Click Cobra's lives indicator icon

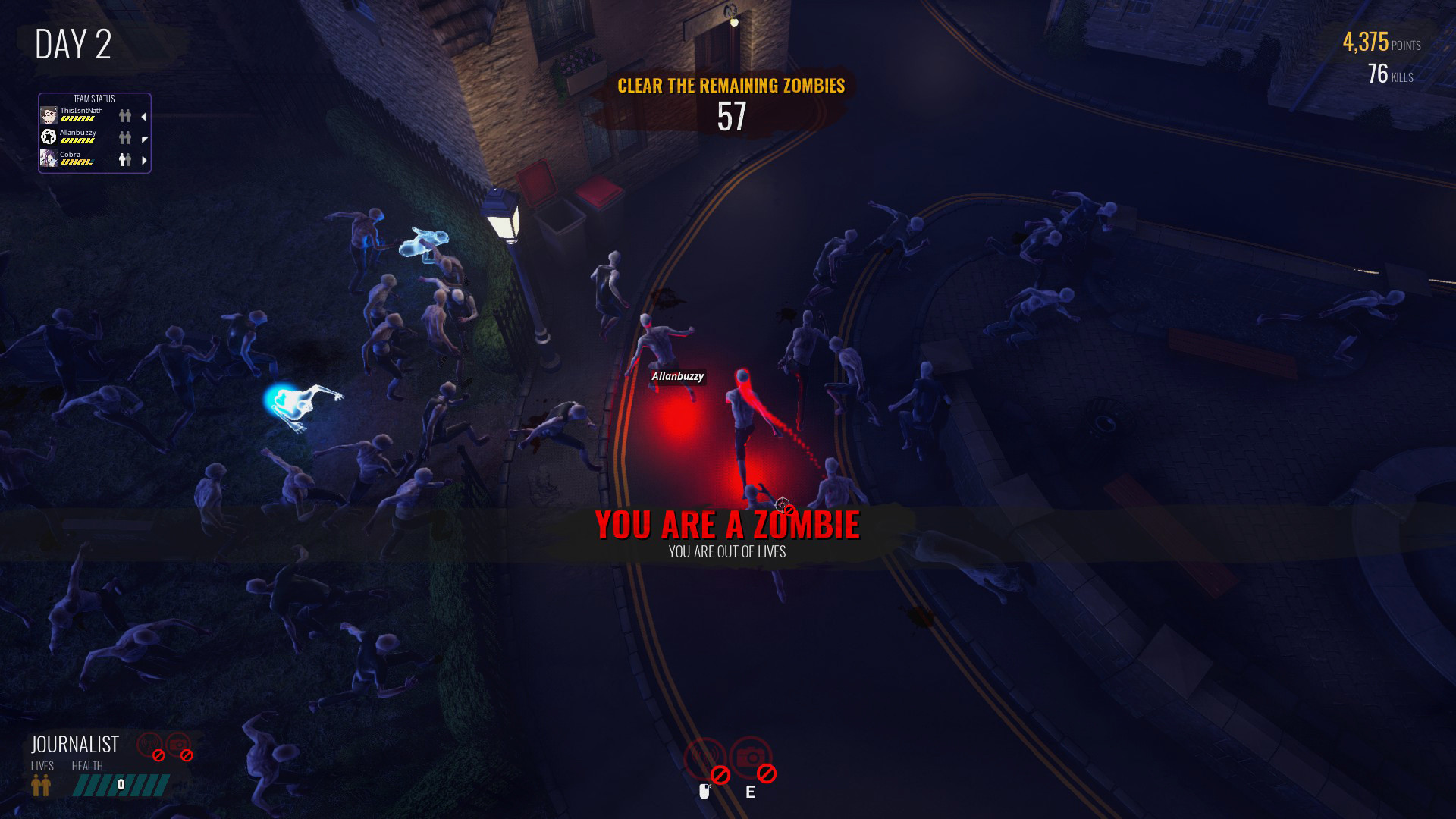(124, 159)
